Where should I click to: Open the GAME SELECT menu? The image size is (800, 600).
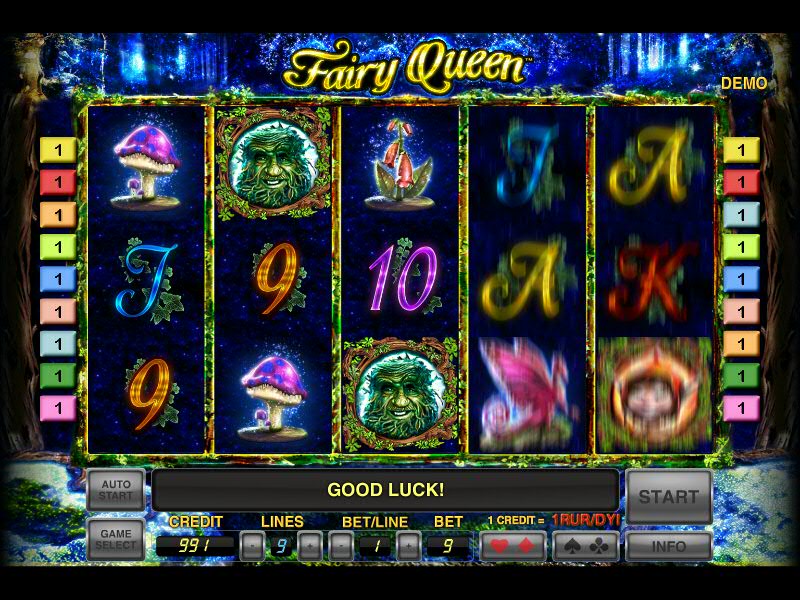click(116, 540)
